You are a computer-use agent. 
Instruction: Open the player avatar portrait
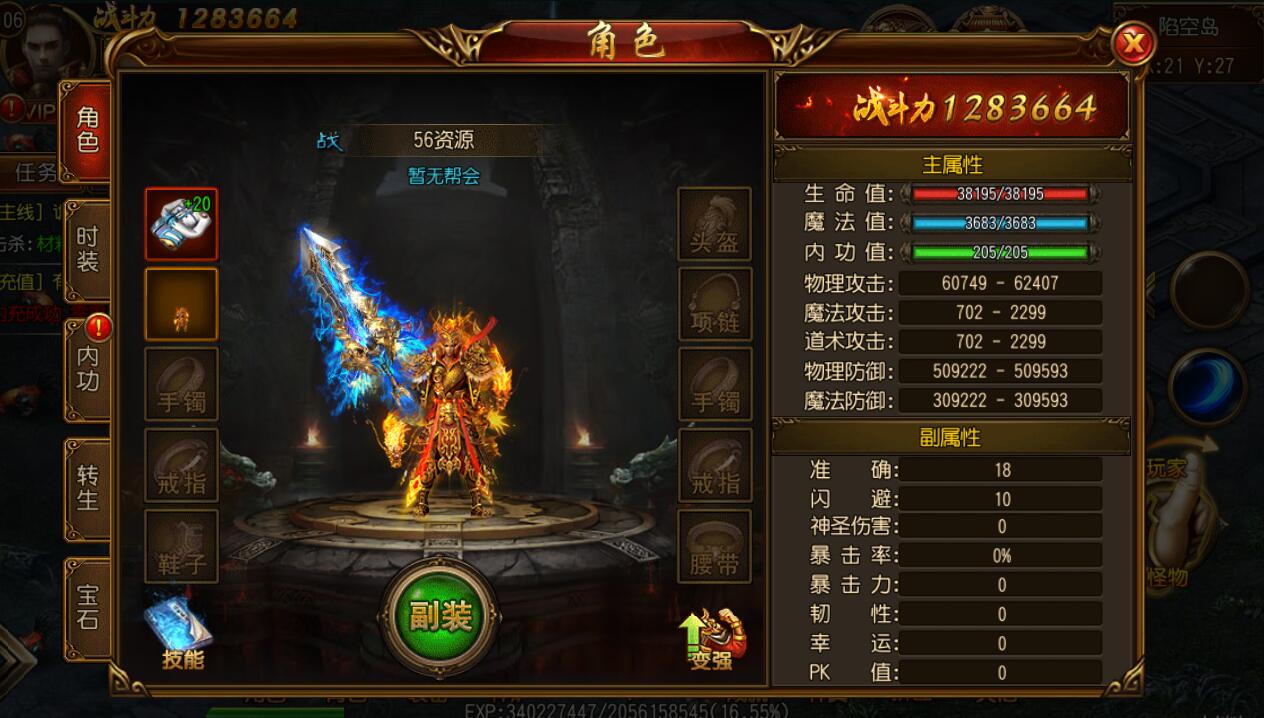pos(45,50)
